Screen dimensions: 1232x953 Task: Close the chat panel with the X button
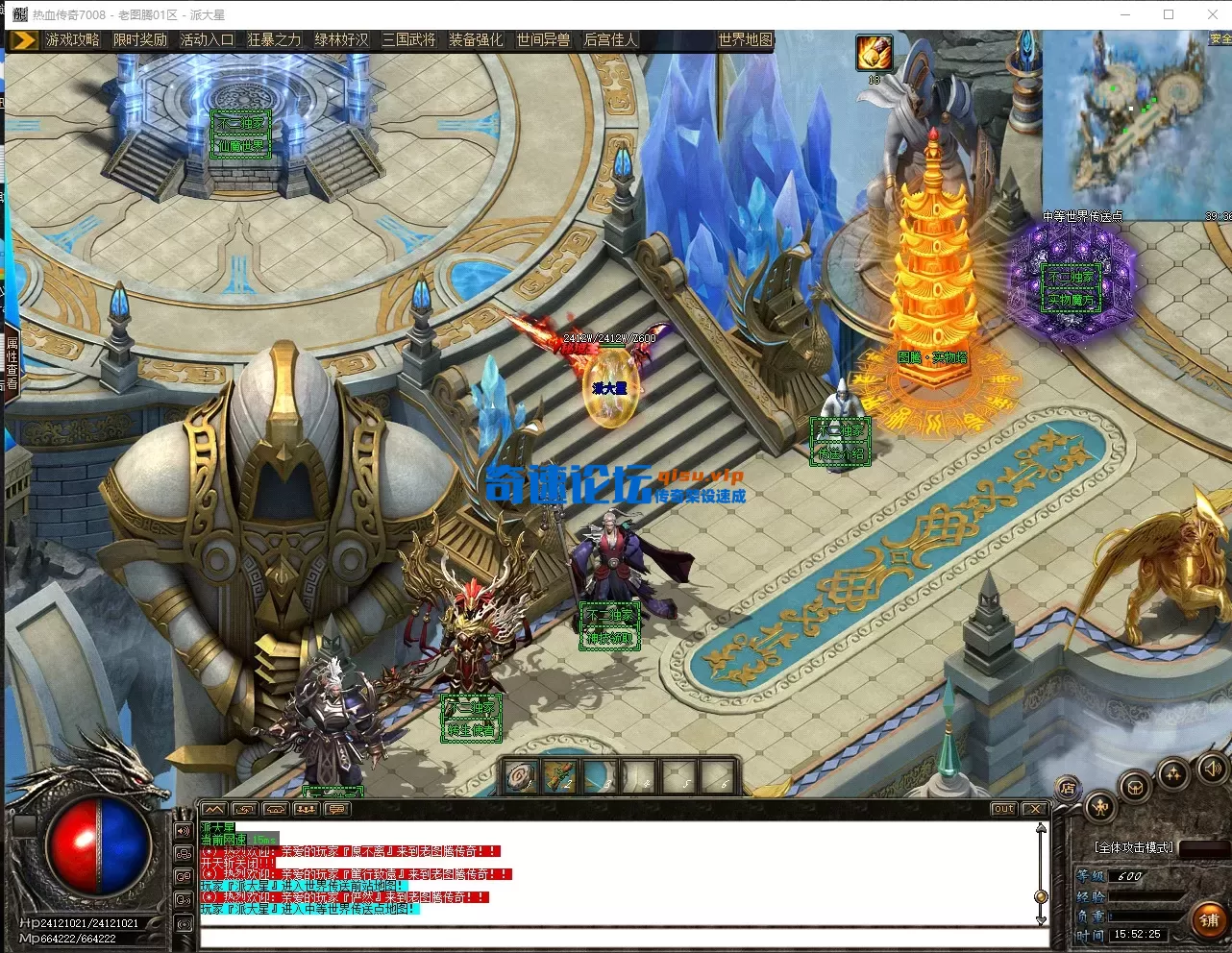pos(1034,809)
